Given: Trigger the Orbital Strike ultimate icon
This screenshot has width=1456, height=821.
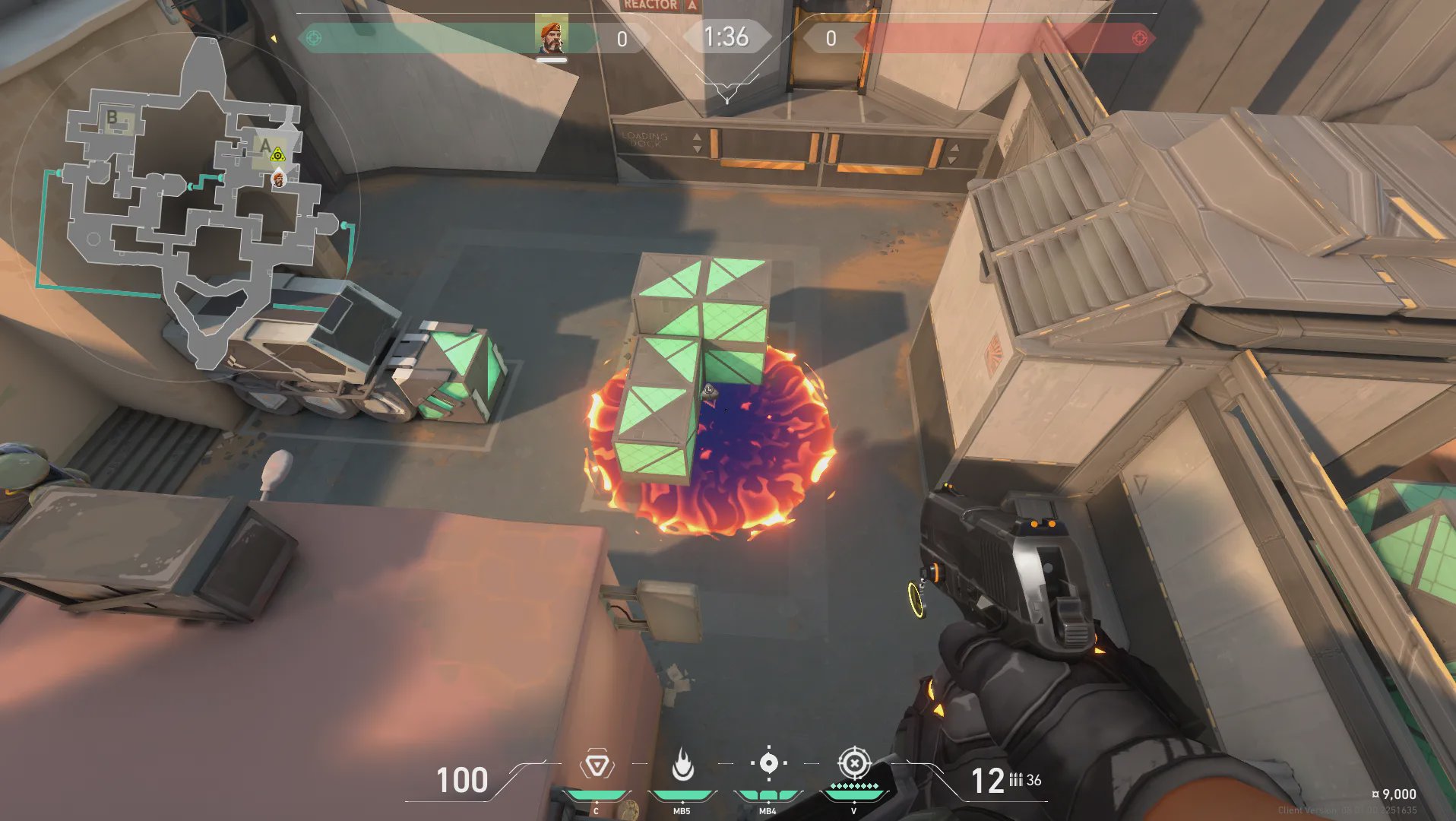Looking at the screenshot, I should [x=853, y=763].
